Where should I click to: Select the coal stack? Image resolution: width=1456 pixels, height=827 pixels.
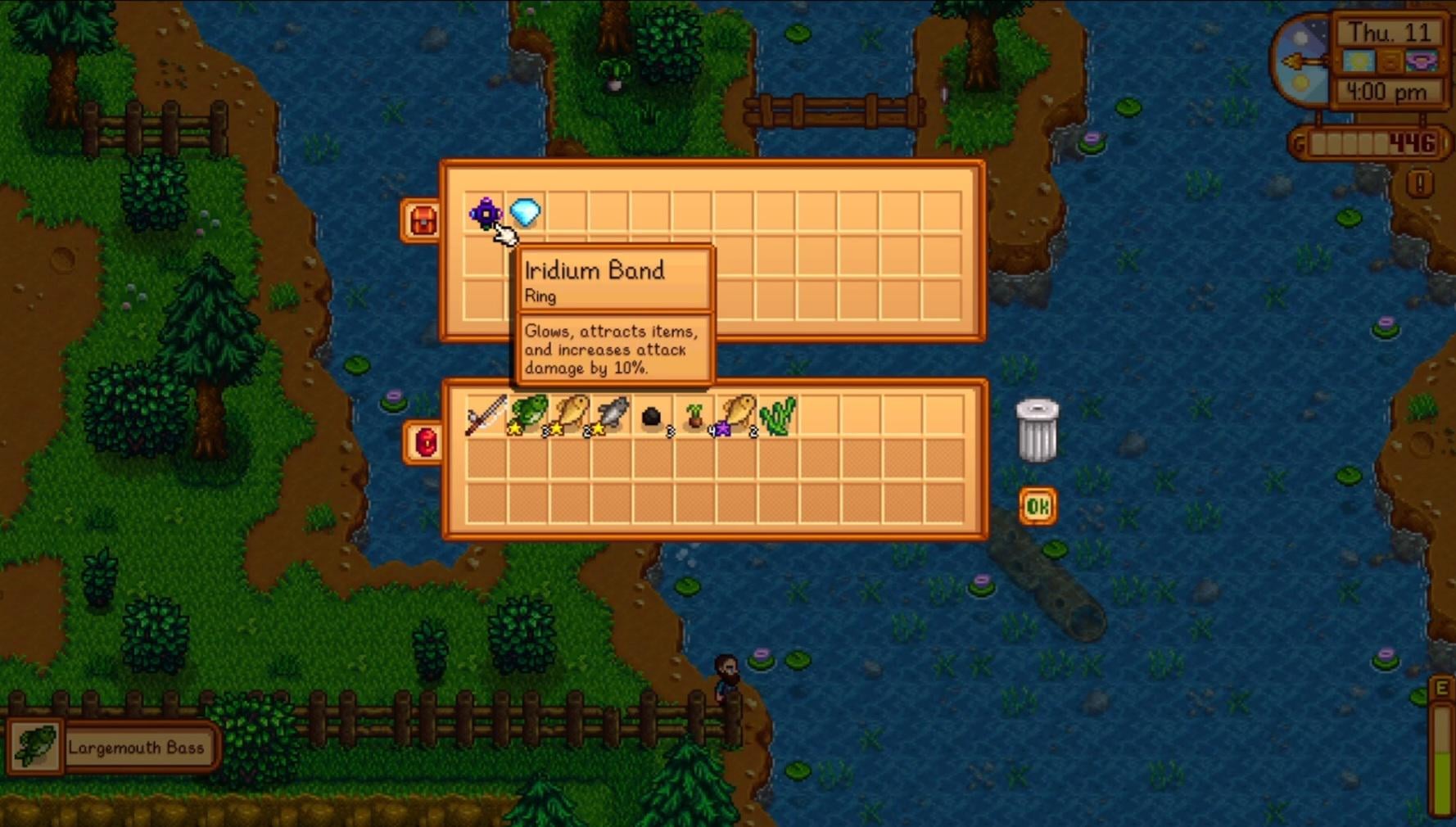653,417
